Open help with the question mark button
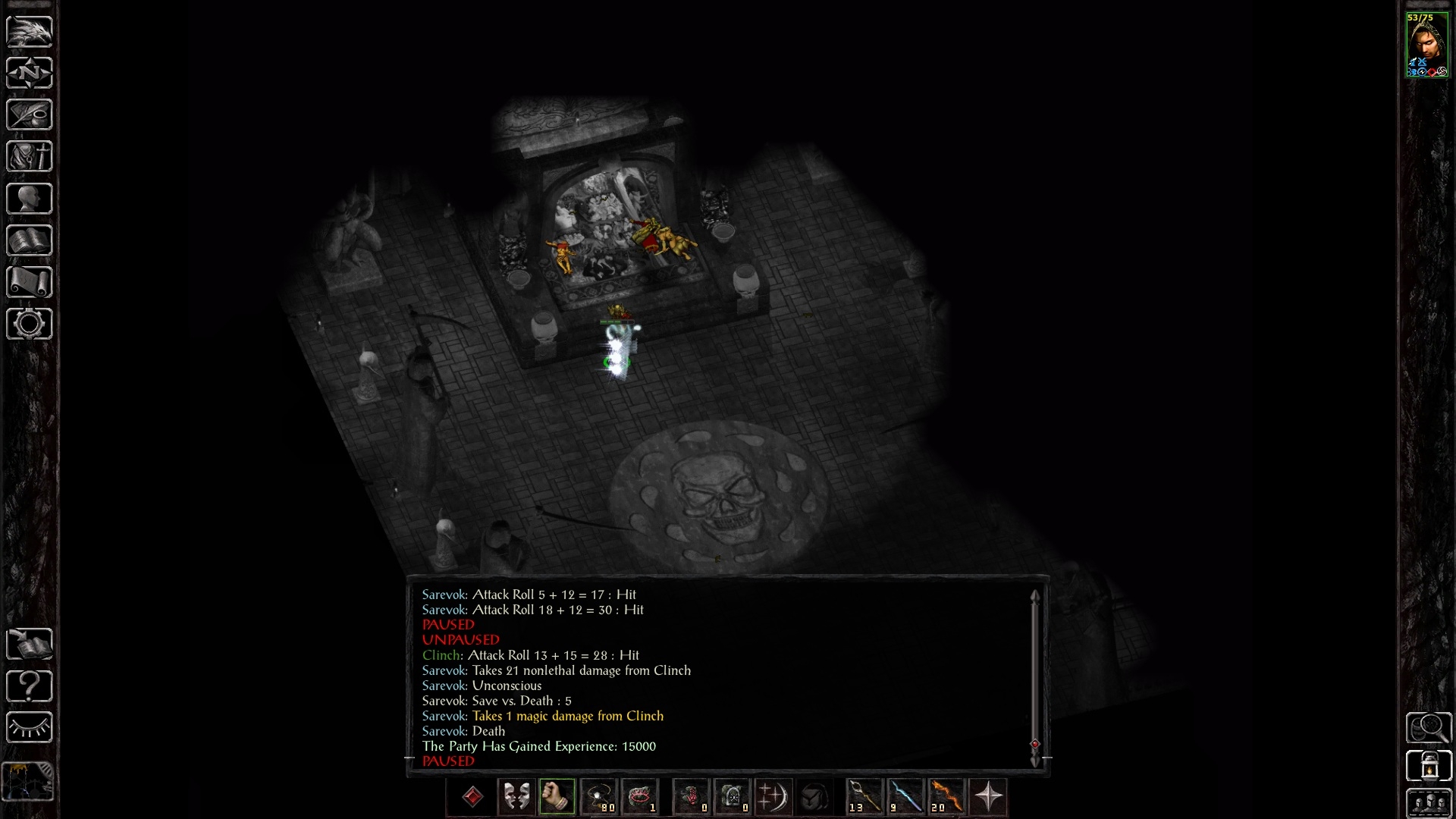 (30, 686)
